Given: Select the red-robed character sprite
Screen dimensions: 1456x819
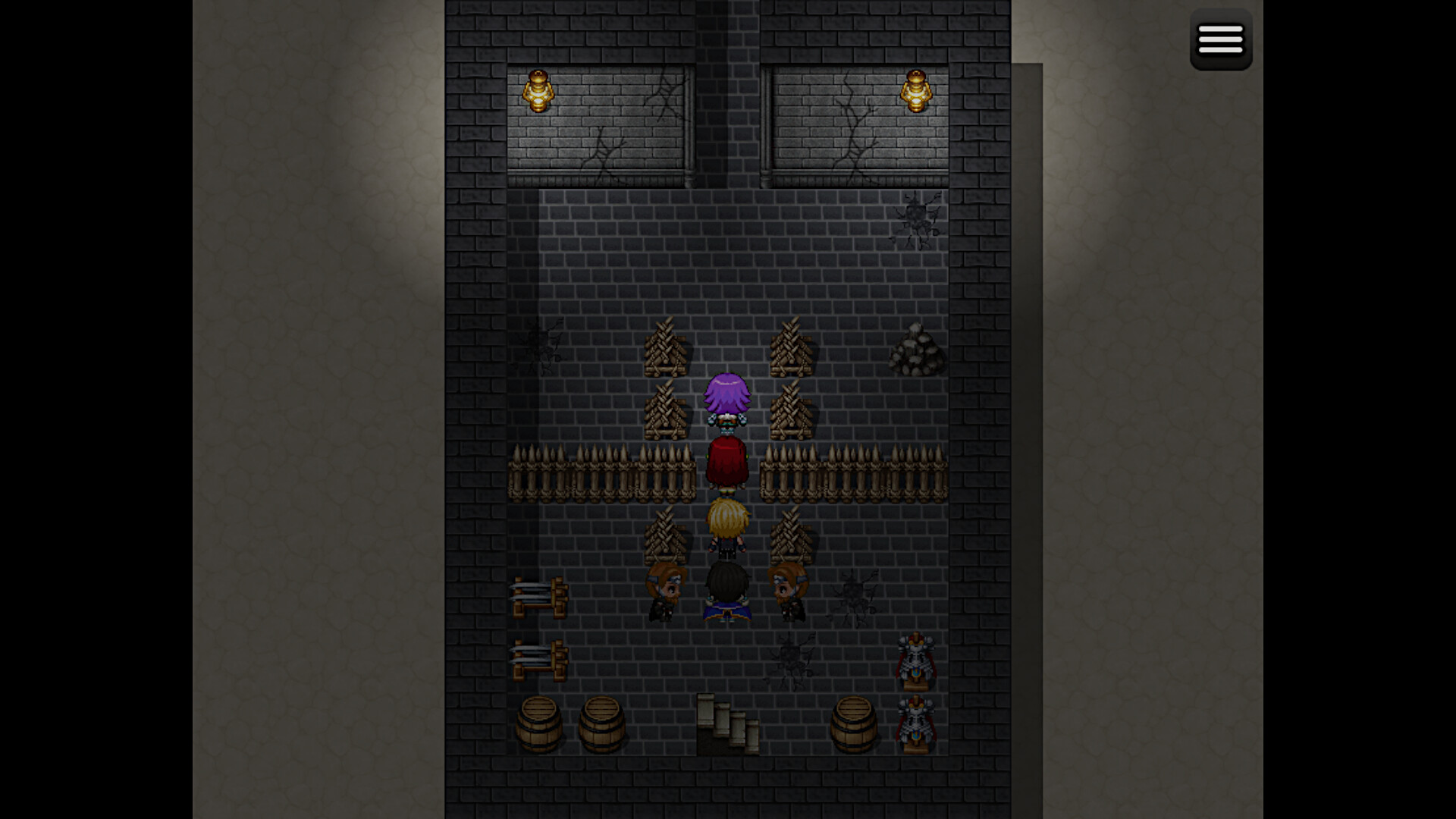Looking at the screenshot, I should [726, 463].
